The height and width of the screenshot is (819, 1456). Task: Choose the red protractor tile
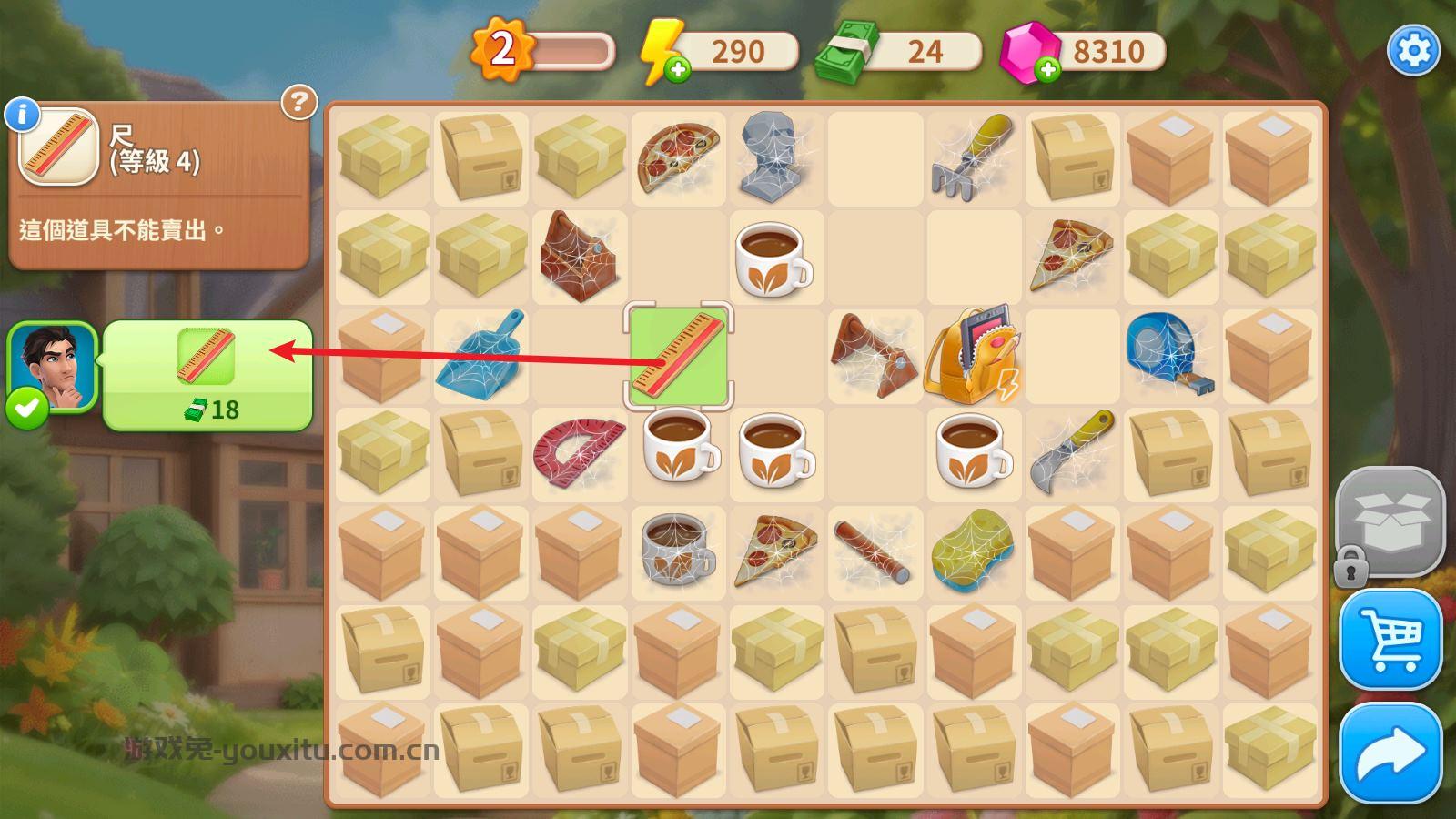579,452
